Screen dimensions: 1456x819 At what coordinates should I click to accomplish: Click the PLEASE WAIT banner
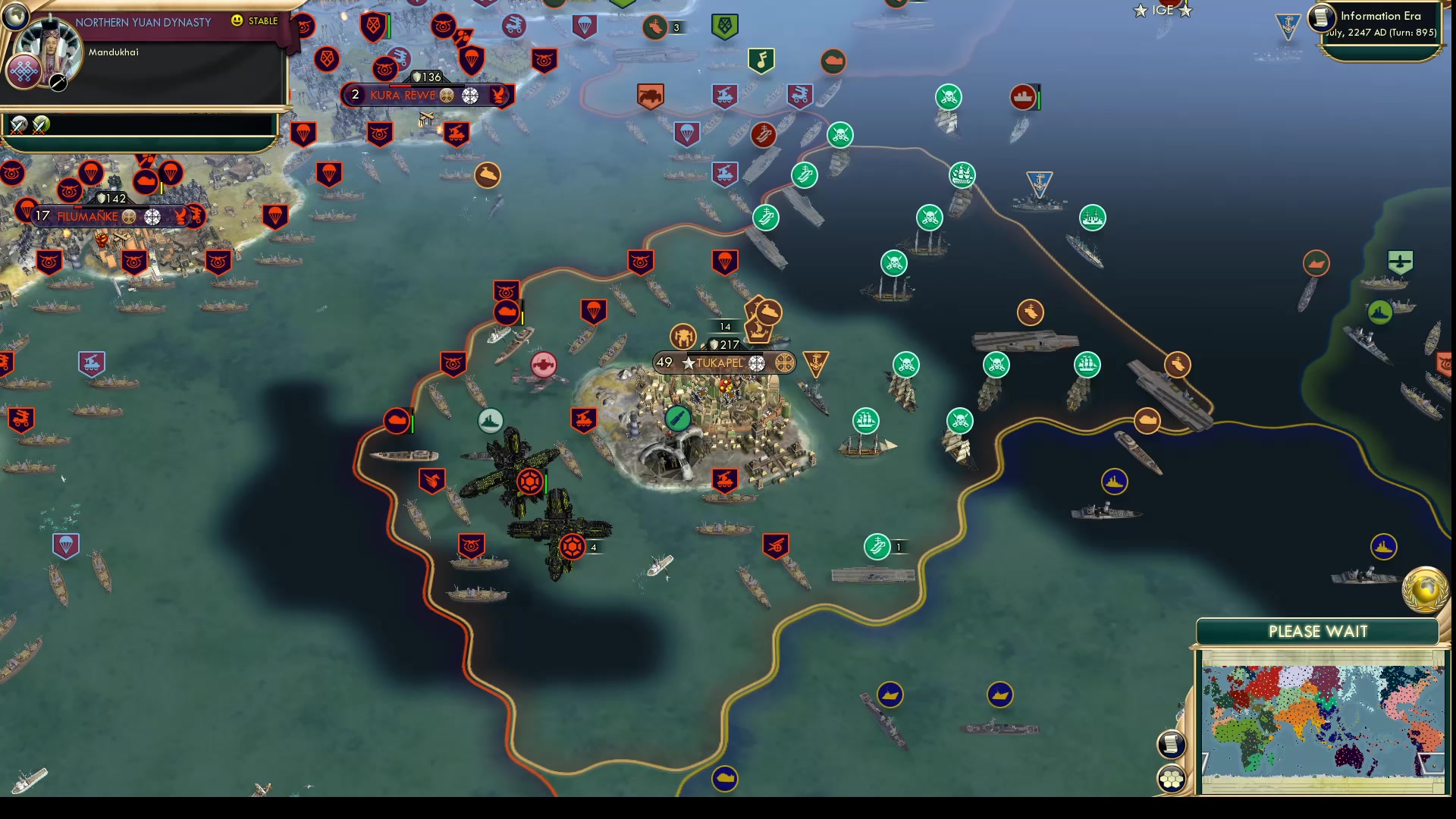click(x=1317, y=631)
